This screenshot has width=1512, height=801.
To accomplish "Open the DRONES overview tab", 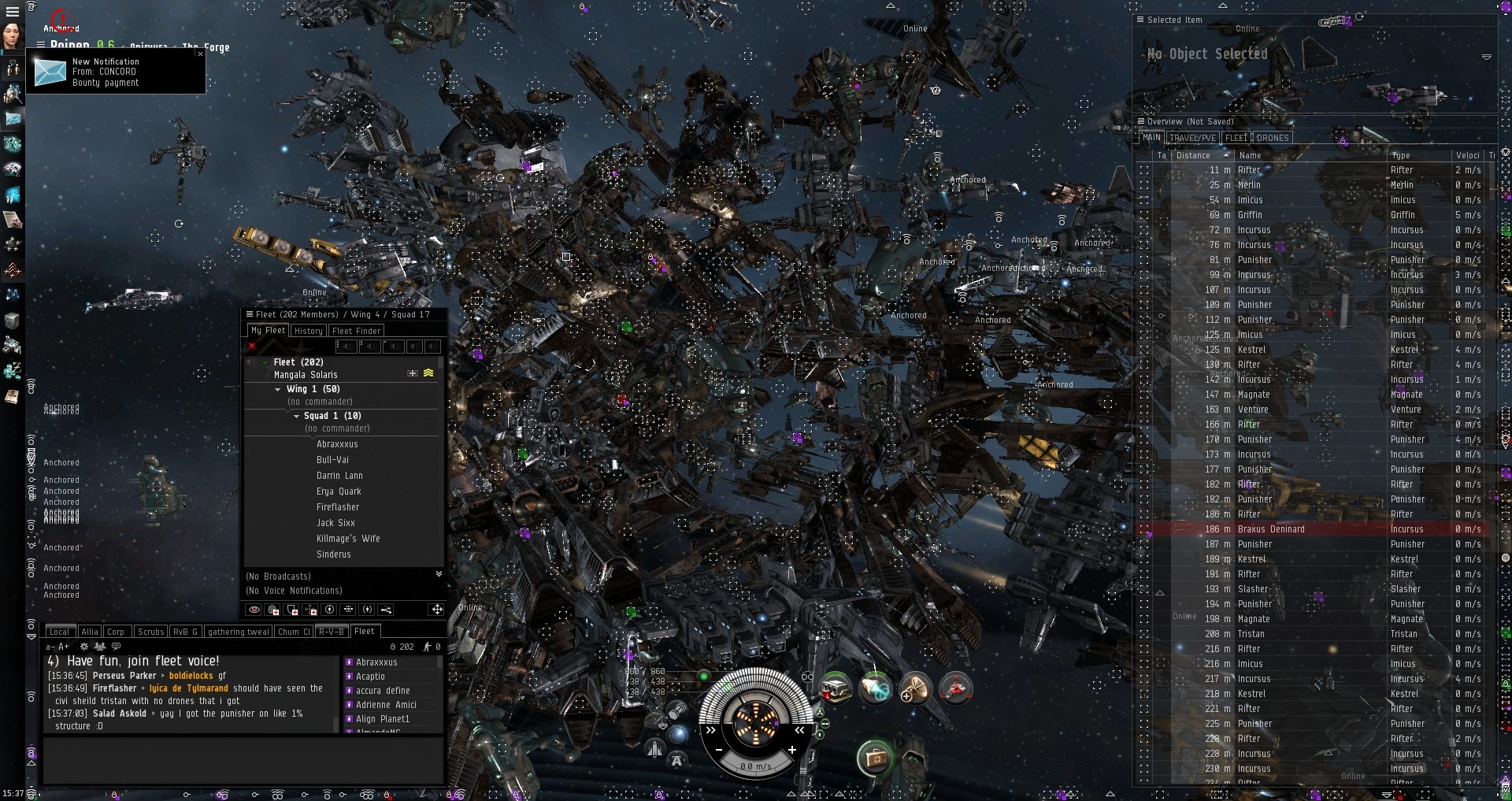I will coord(1272,138).
